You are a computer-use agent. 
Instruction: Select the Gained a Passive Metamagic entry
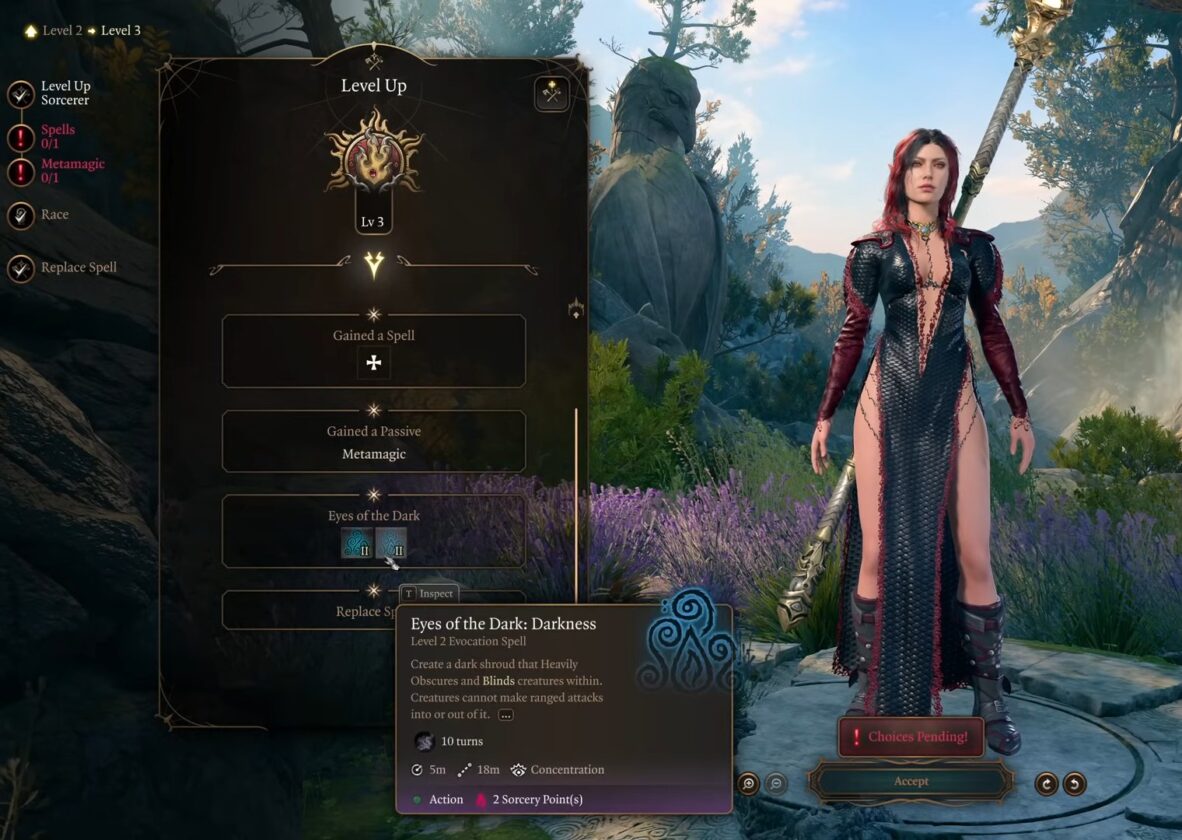[x=373, y=442]
